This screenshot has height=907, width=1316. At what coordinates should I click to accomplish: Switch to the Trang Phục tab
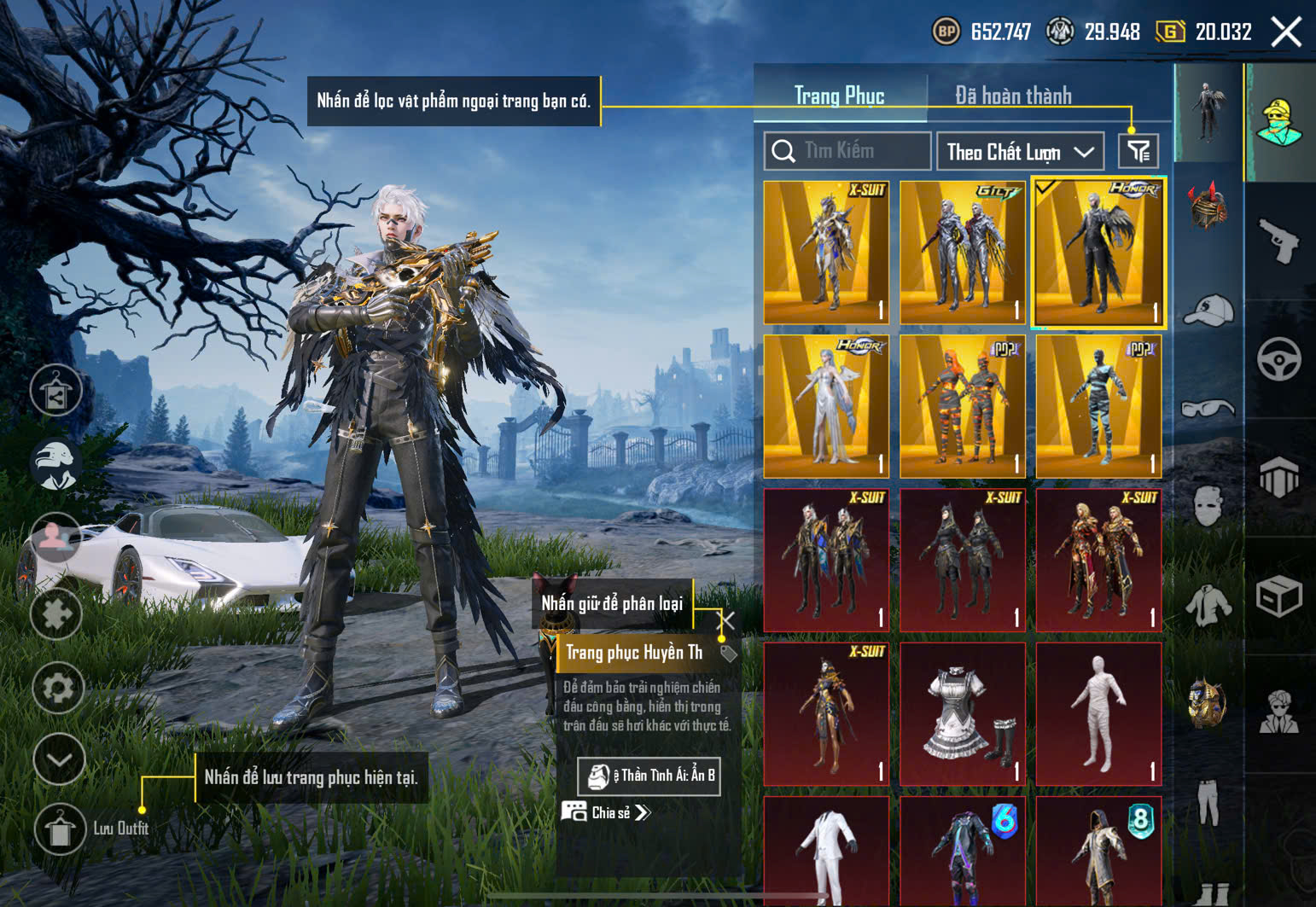839,96
